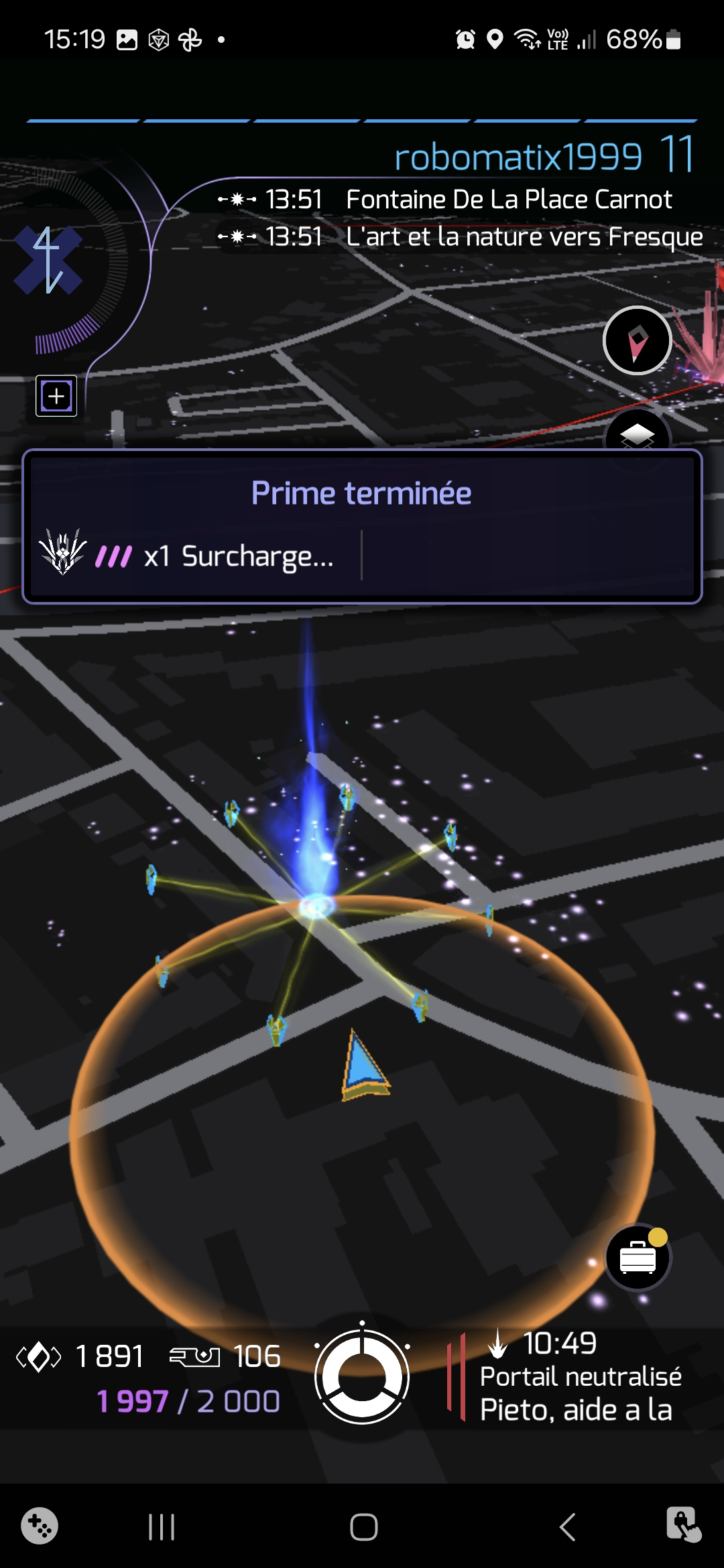This screenshot has width=724, height=1568.
Task: Select the Prime terminée reward banner
Action: pos(361,494)
